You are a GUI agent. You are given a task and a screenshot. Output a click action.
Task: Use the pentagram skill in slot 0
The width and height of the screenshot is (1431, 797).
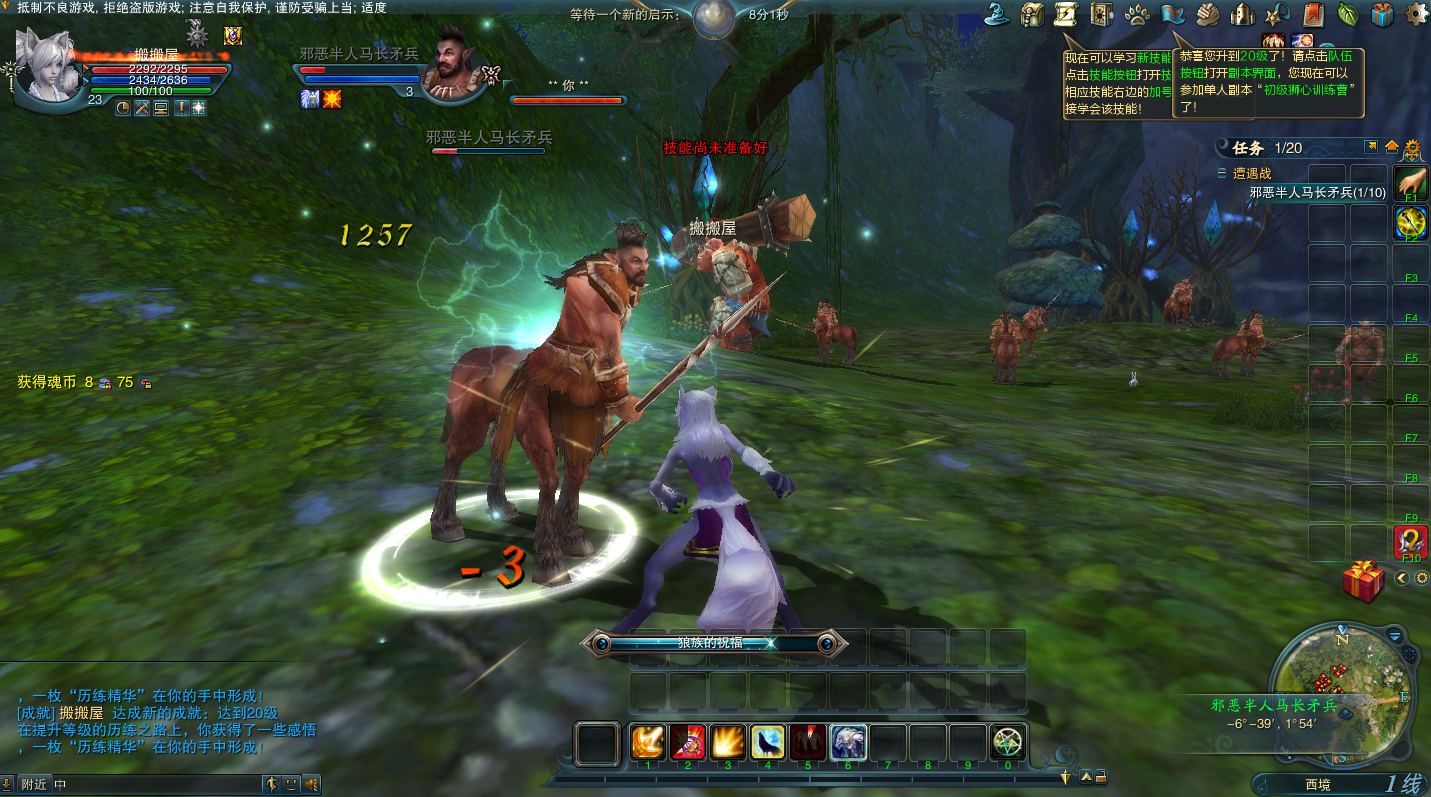[1008, 743]
